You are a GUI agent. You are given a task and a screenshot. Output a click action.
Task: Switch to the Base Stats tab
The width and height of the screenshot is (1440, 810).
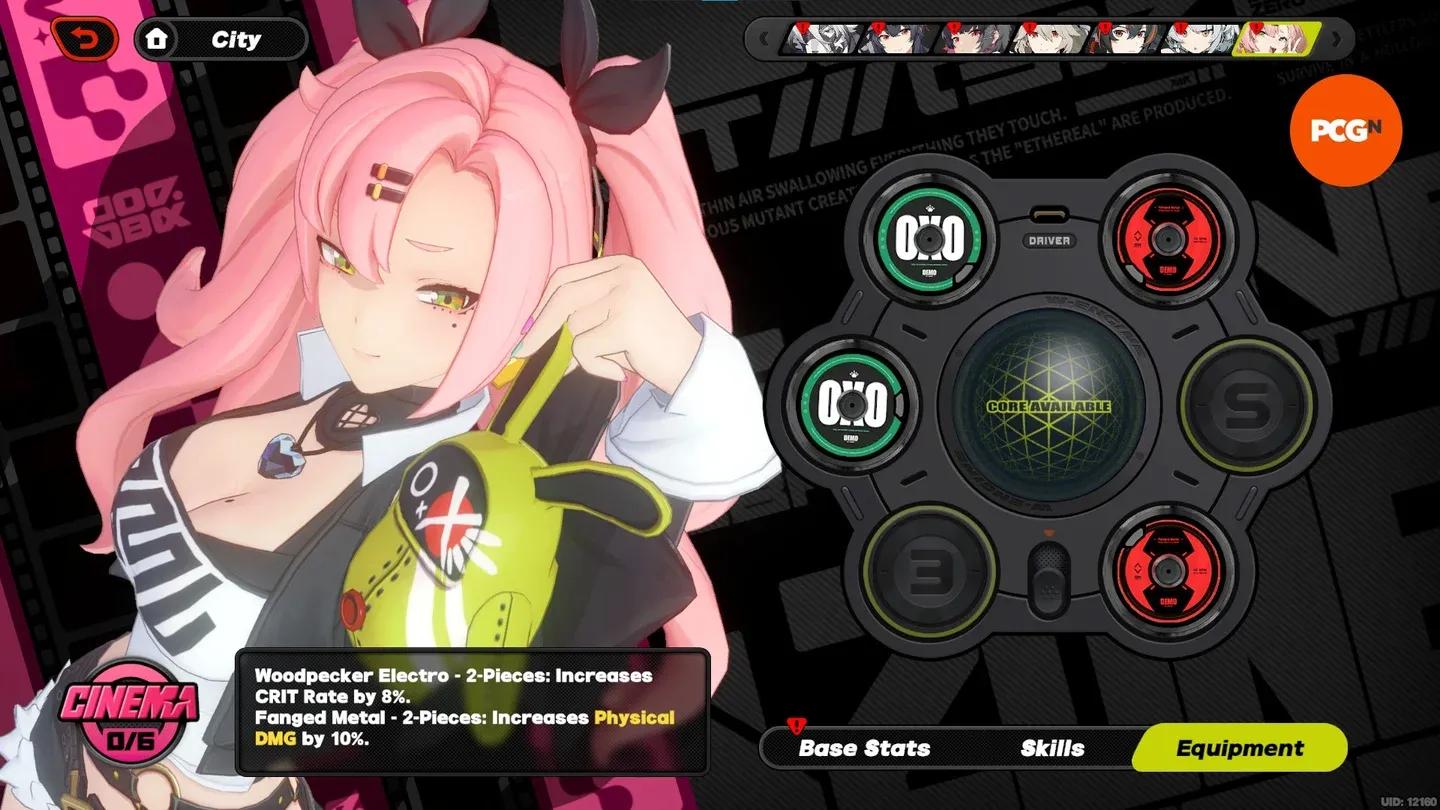863,747
